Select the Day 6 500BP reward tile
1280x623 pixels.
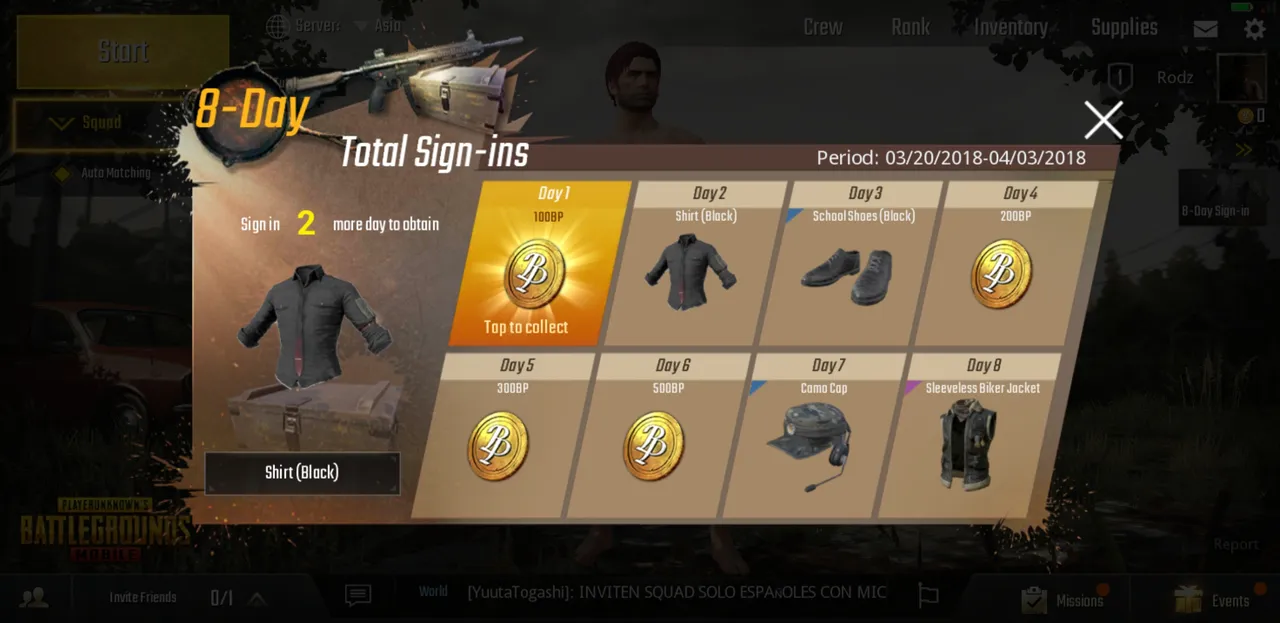pos(654,442)
